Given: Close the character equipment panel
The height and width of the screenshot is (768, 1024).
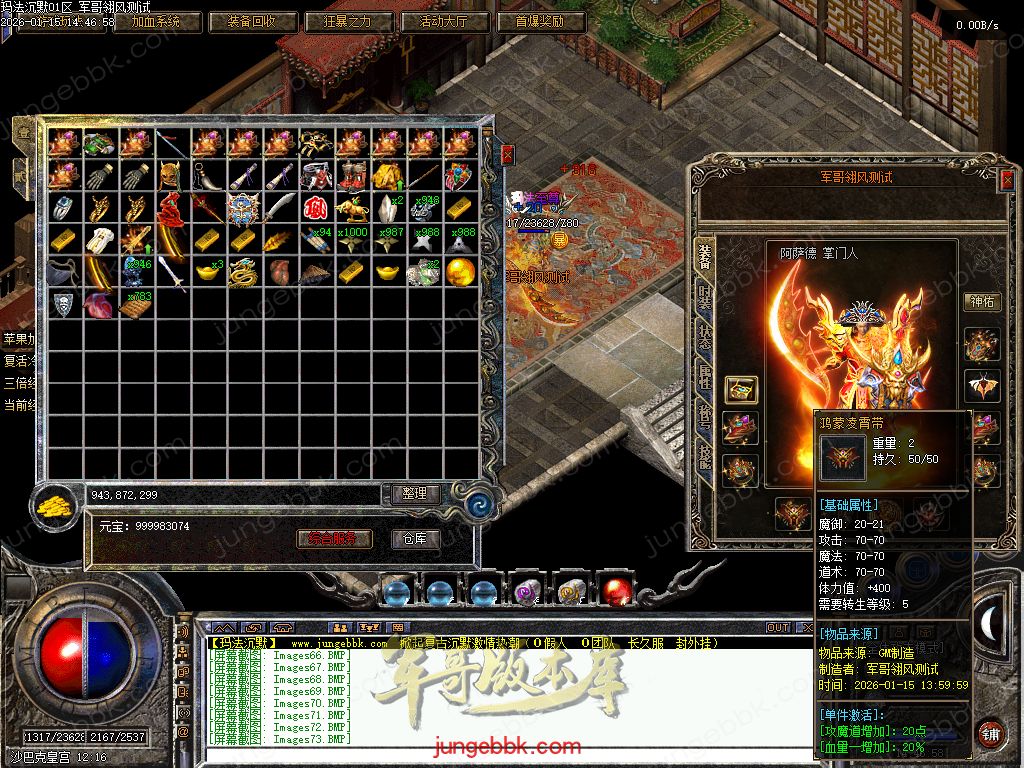Looking at the screenshot, I should click(x=1006, y=180).
